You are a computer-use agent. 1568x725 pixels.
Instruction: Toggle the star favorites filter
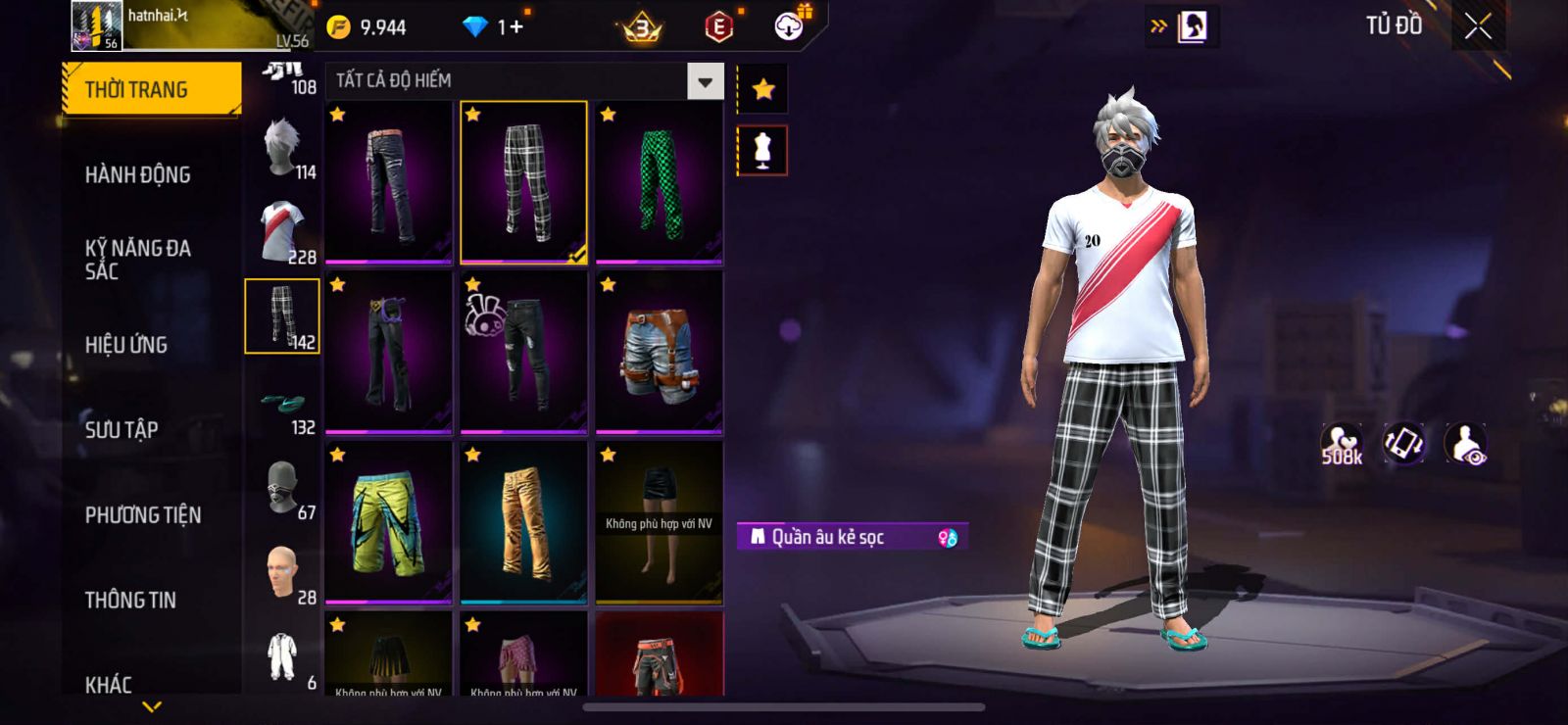pyautogui.click(x=762, y=90)
